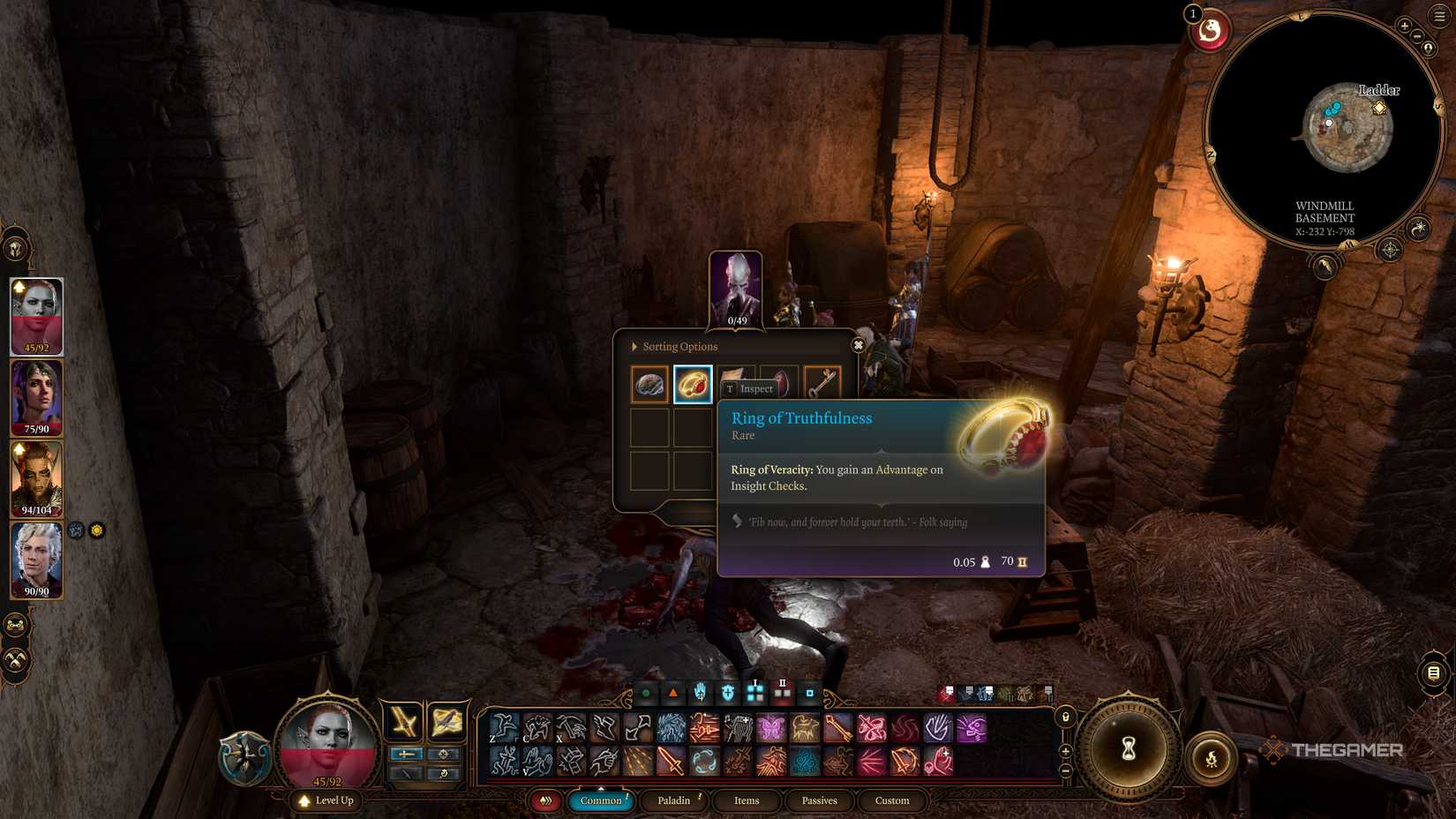Lock the hotbar with the padlock icon
This screenshot has height=819, width=1456.
[x=1066, y=718]
